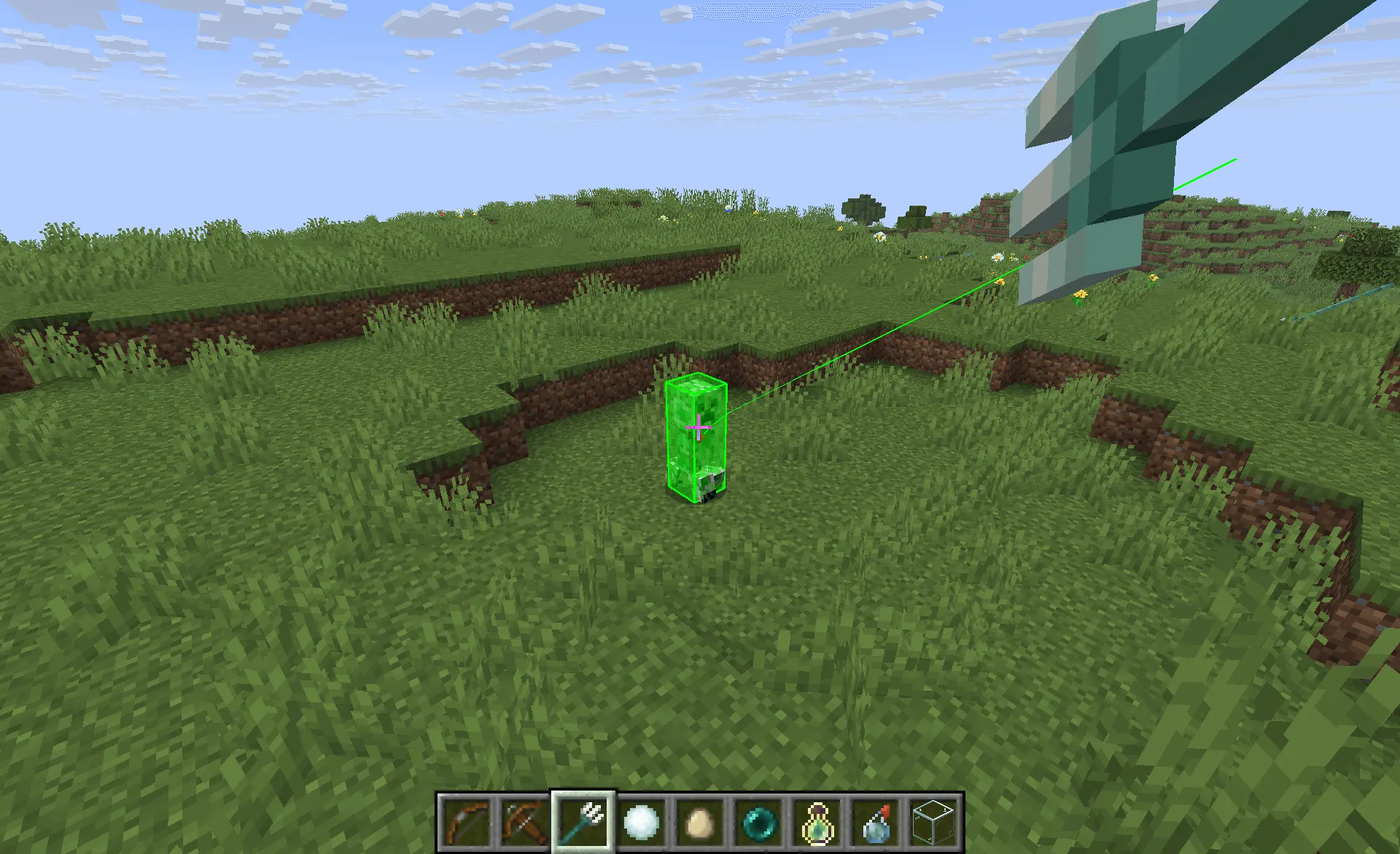
Task: Select the Ender Pearl
Action: click(758, 820)
